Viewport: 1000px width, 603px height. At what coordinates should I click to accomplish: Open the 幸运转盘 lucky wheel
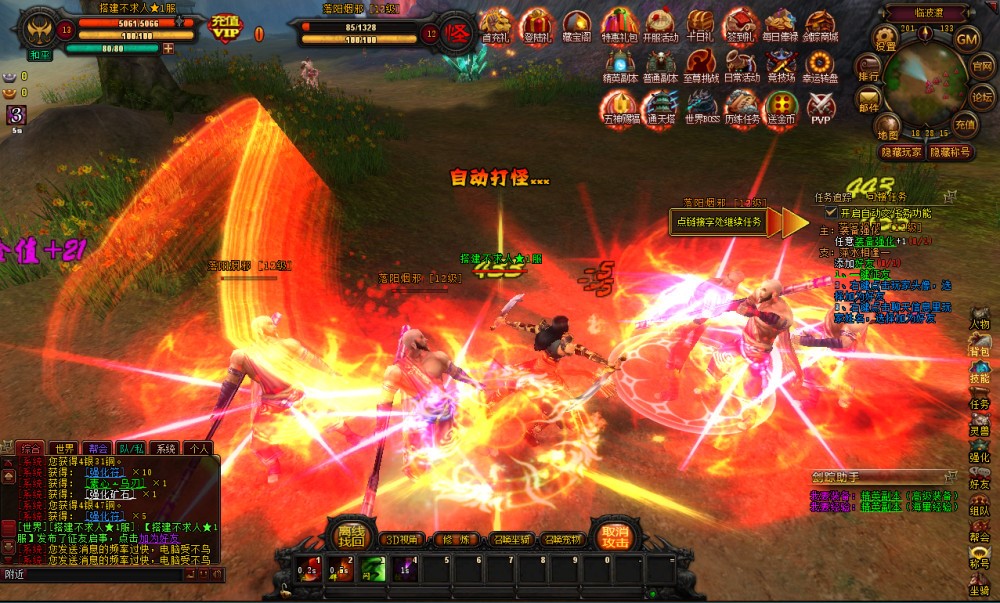click(821, 65)
